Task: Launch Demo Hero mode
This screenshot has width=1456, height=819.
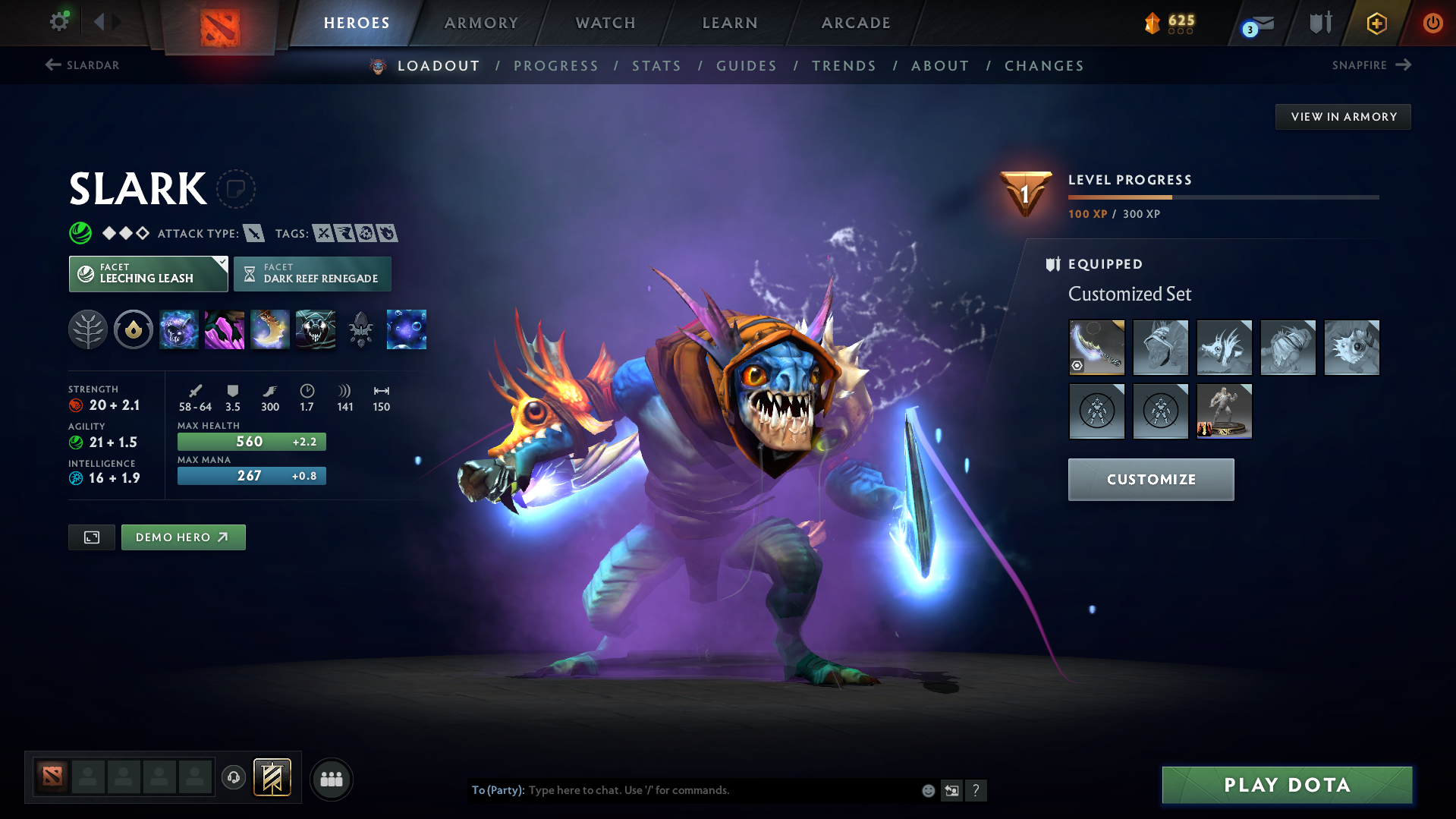Action: 183,537
